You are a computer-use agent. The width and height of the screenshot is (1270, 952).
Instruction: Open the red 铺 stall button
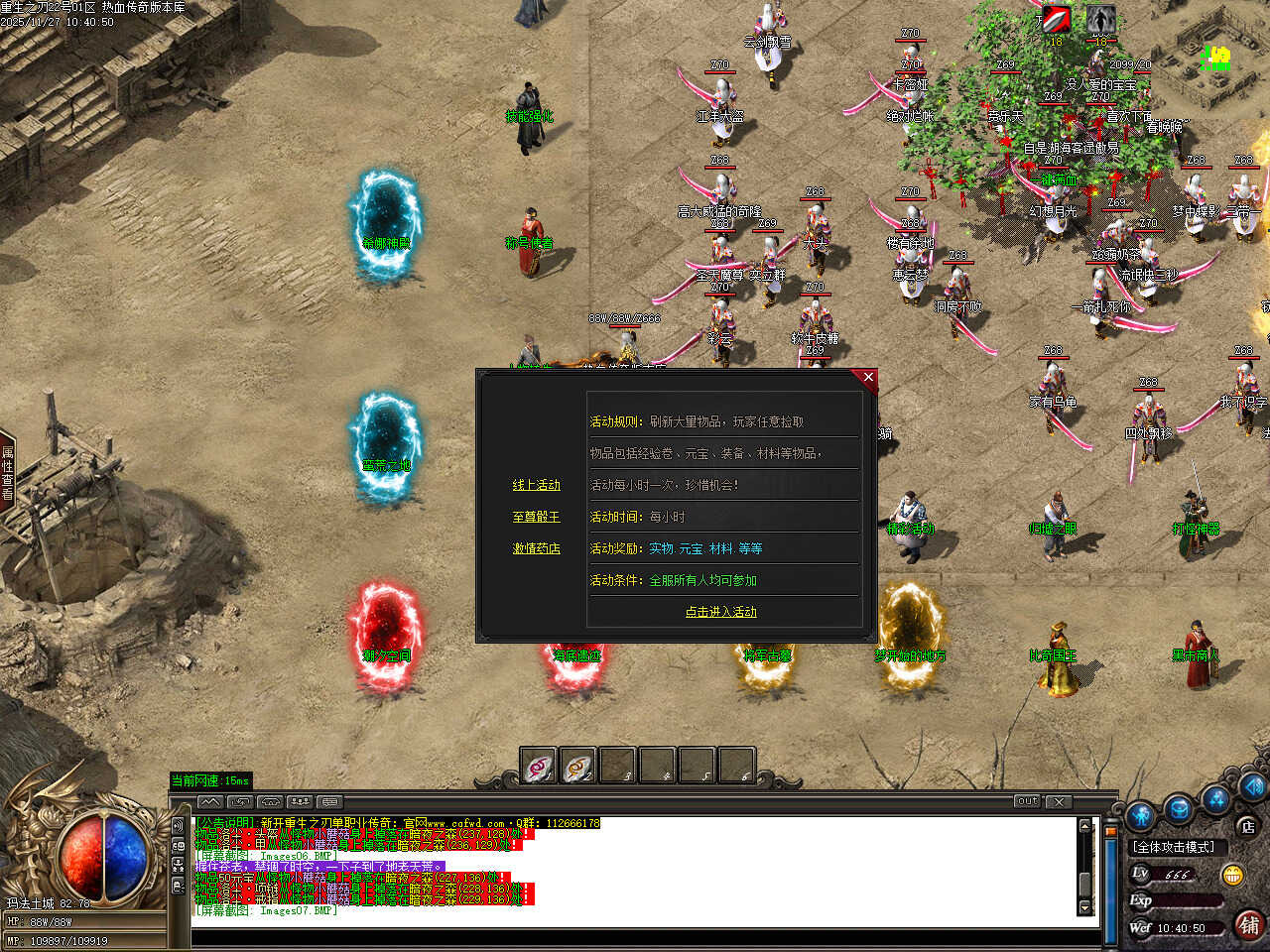tap(1249, 924)
